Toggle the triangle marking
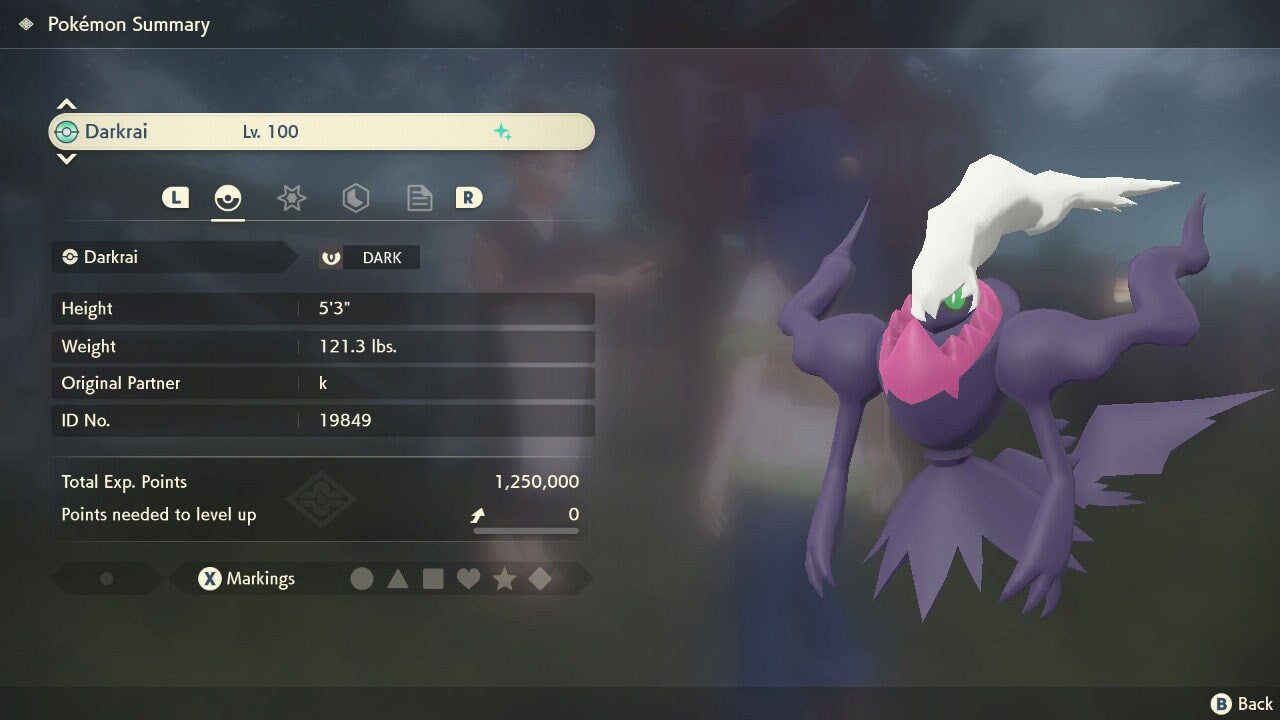Viewport: 1280px width, 720px height. tap(398, 579)
